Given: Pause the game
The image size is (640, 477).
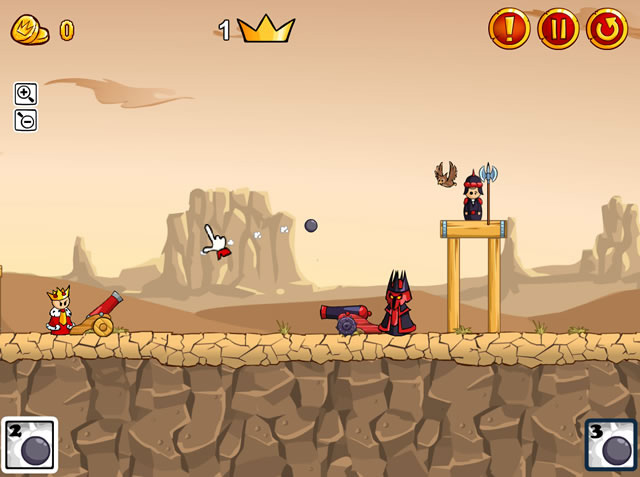Looking at the screenshot, I should (558, 29).
